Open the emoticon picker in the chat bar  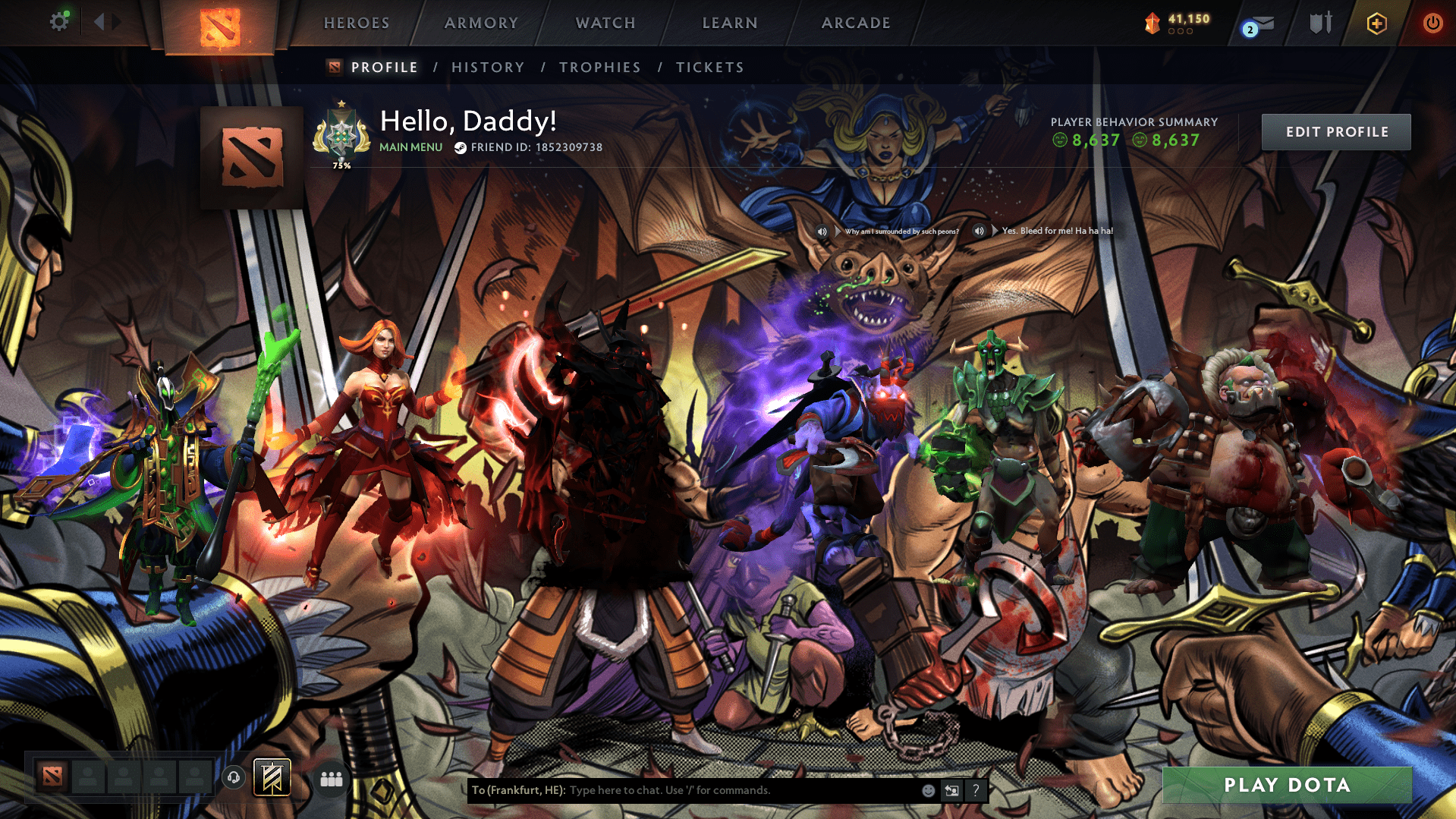pyautogui.click(x=927, y=790)
